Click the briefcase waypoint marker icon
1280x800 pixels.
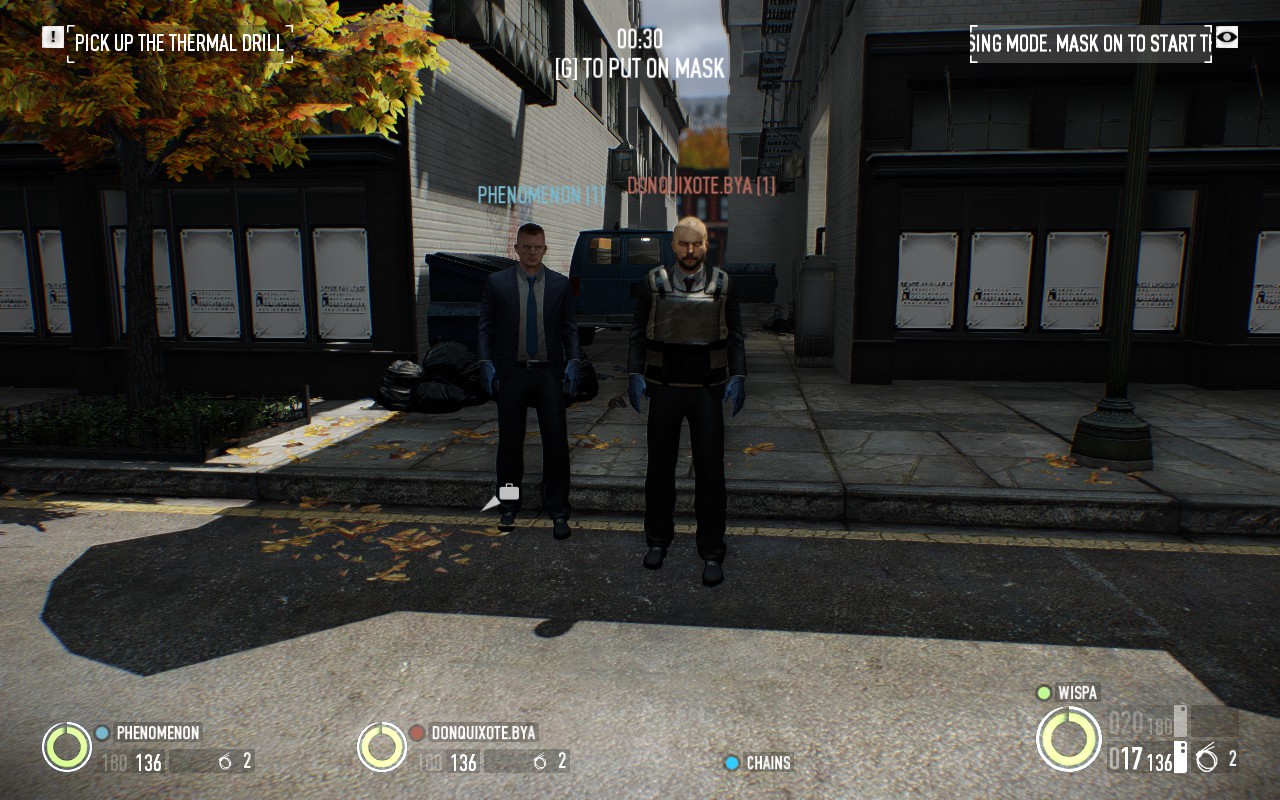(508, 491)
